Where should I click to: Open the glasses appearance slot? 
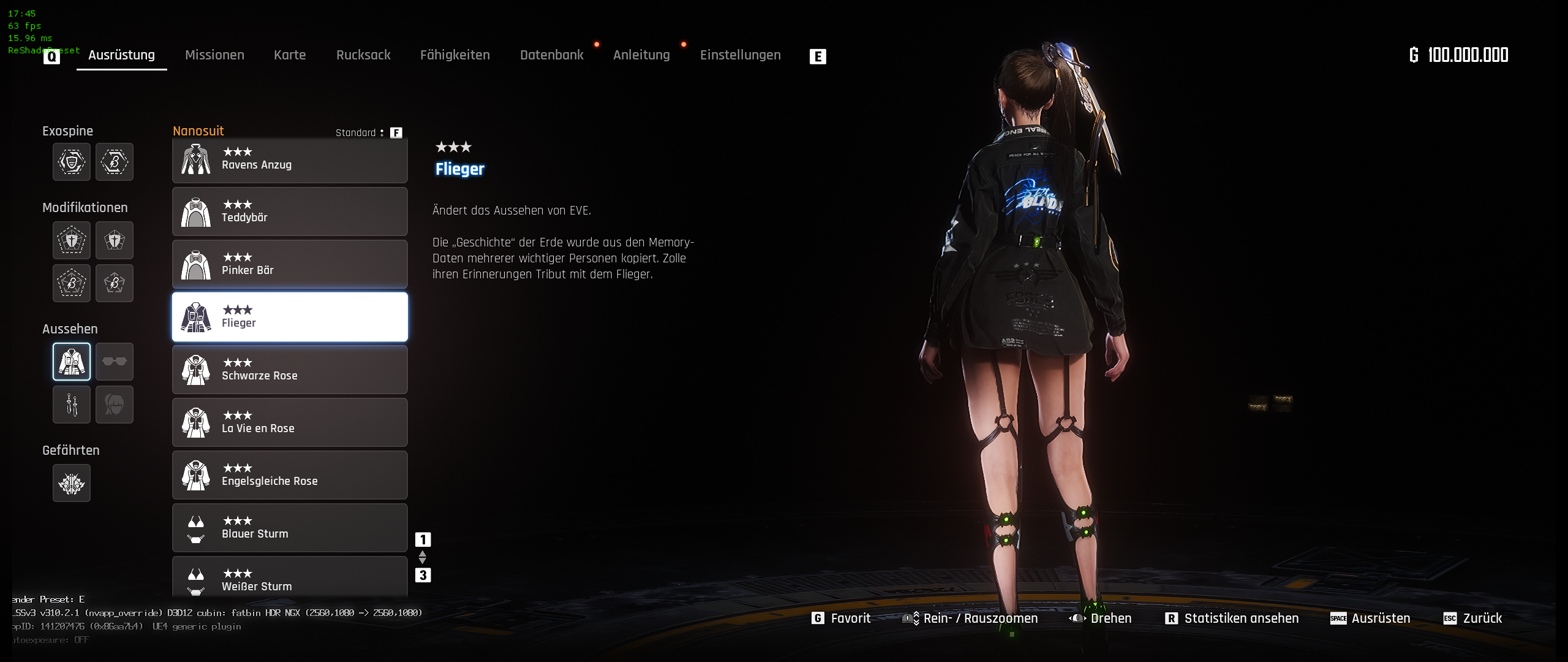[x=115, y=362]
